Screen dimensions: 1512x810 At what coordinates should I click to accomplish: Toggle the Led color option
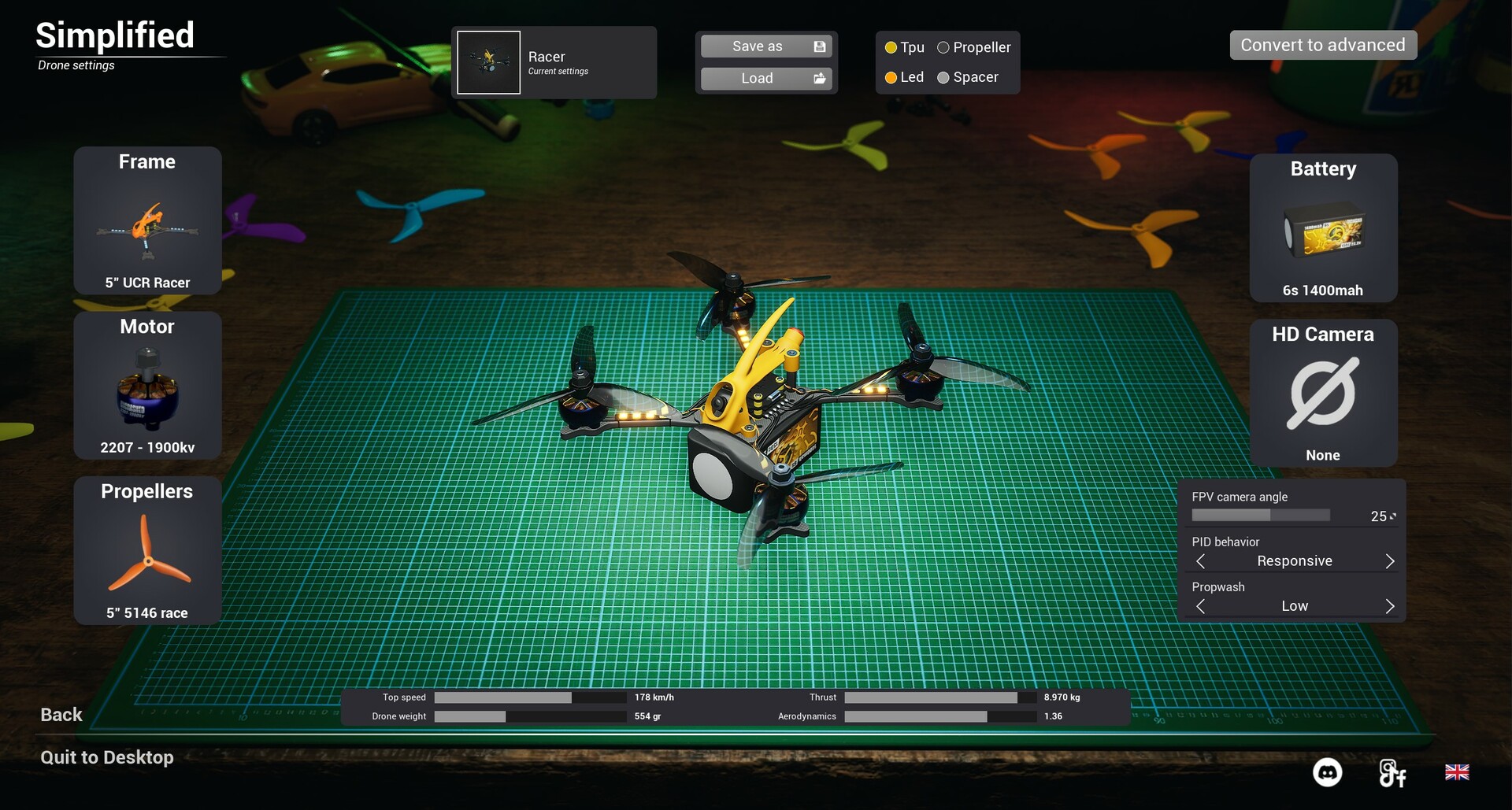(x=891, y=77)
